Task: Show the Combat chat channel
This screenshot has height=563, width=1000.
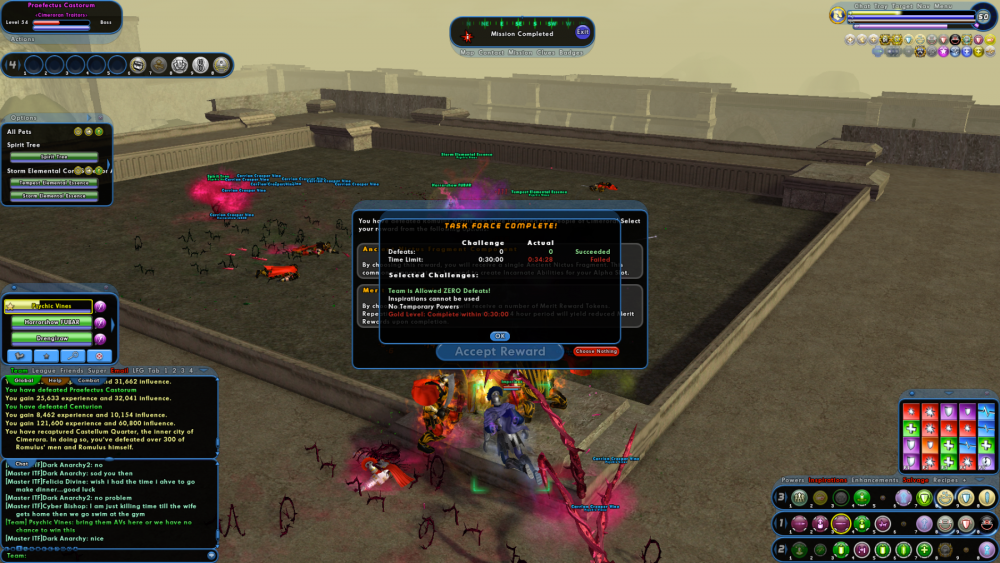Action: pyautogui.click(x=88, y=380)
